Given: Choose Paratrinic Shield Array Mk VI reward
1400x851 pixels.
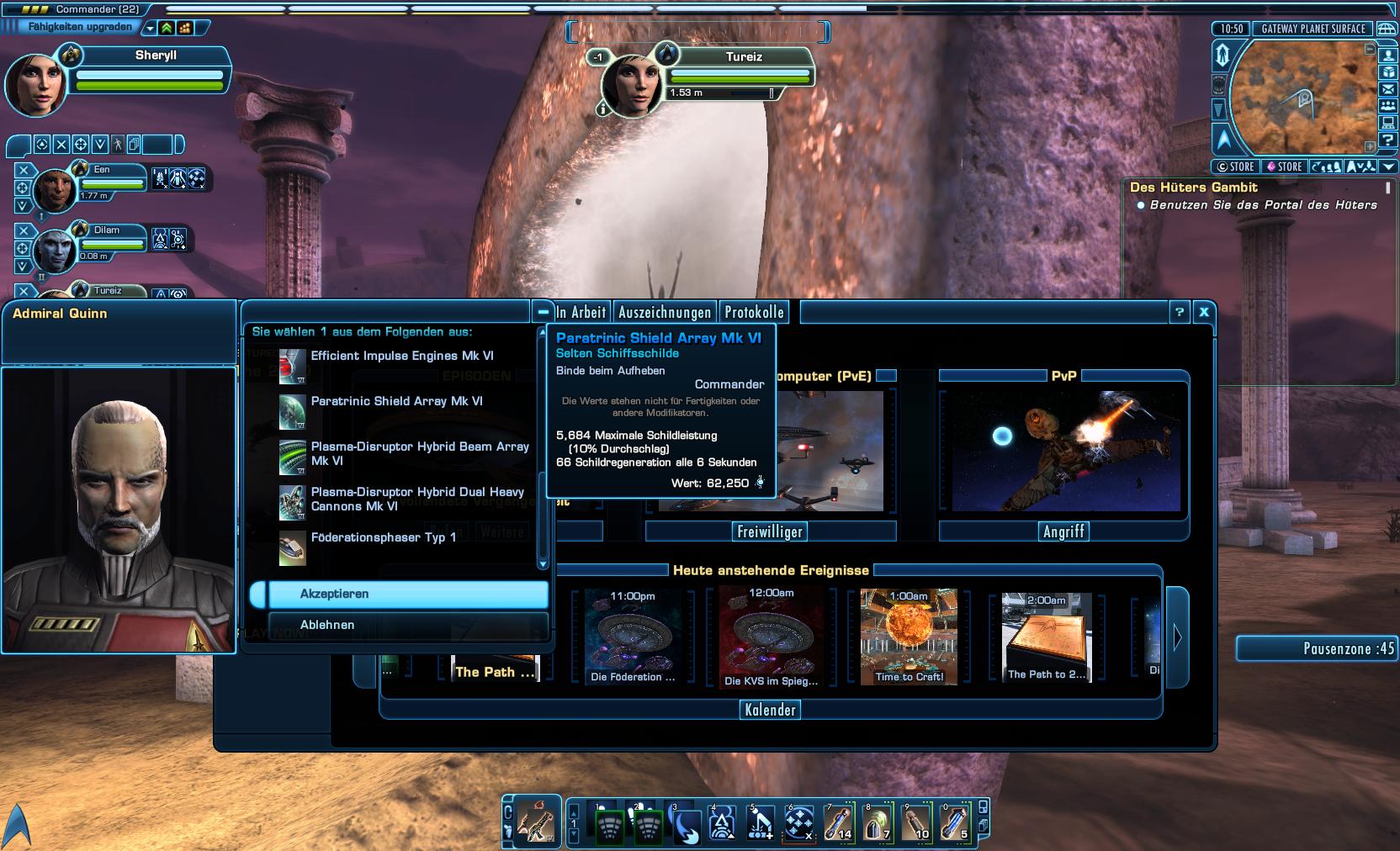Looking at the screenshot, I should [396, 402].
